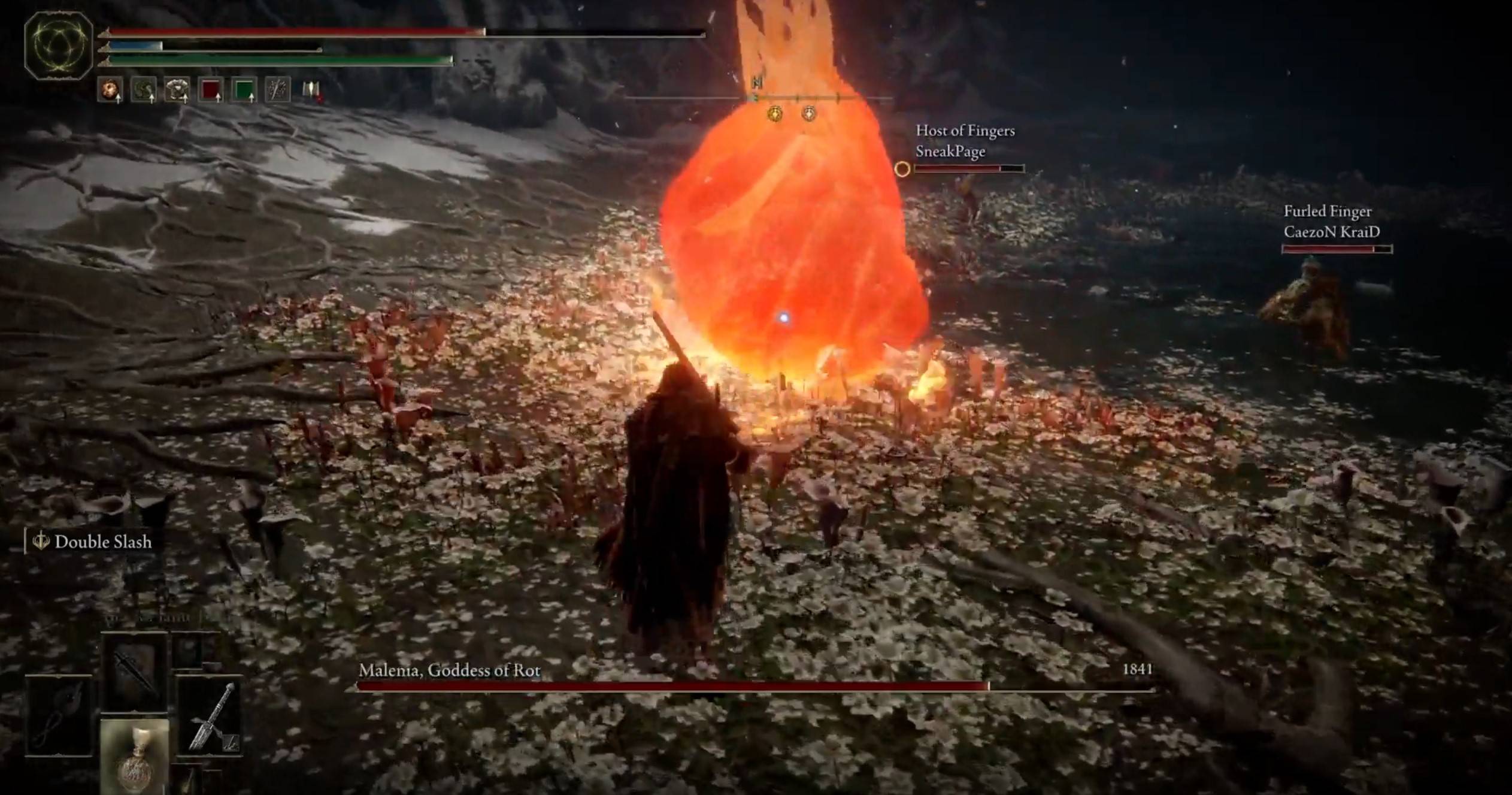This screenshot has height=795, width=1512.
Task: Click the green rune emblem icon
Action: [59, 46]
